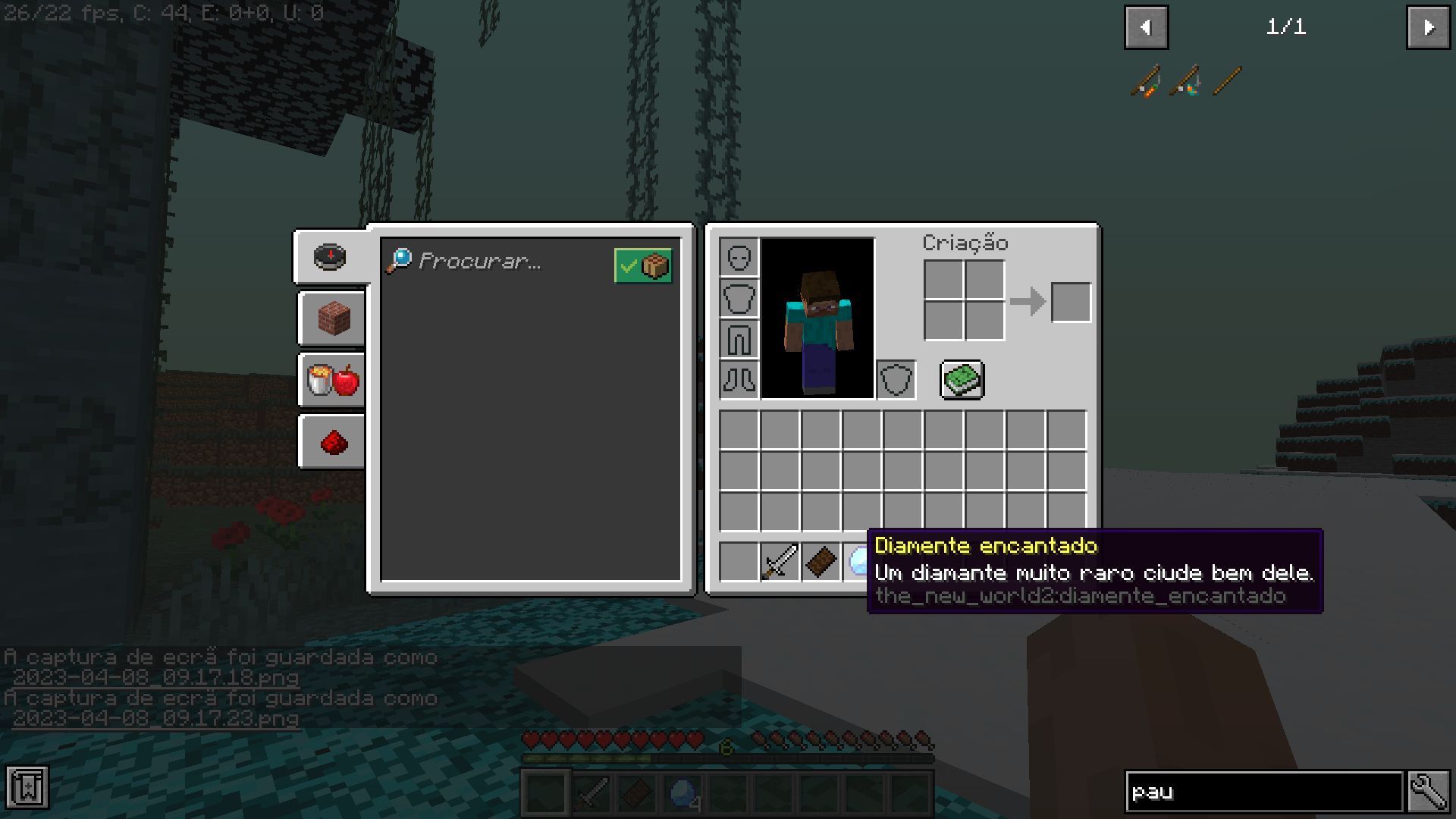Open the green recipe book next to the shield slot

[962, 379]
